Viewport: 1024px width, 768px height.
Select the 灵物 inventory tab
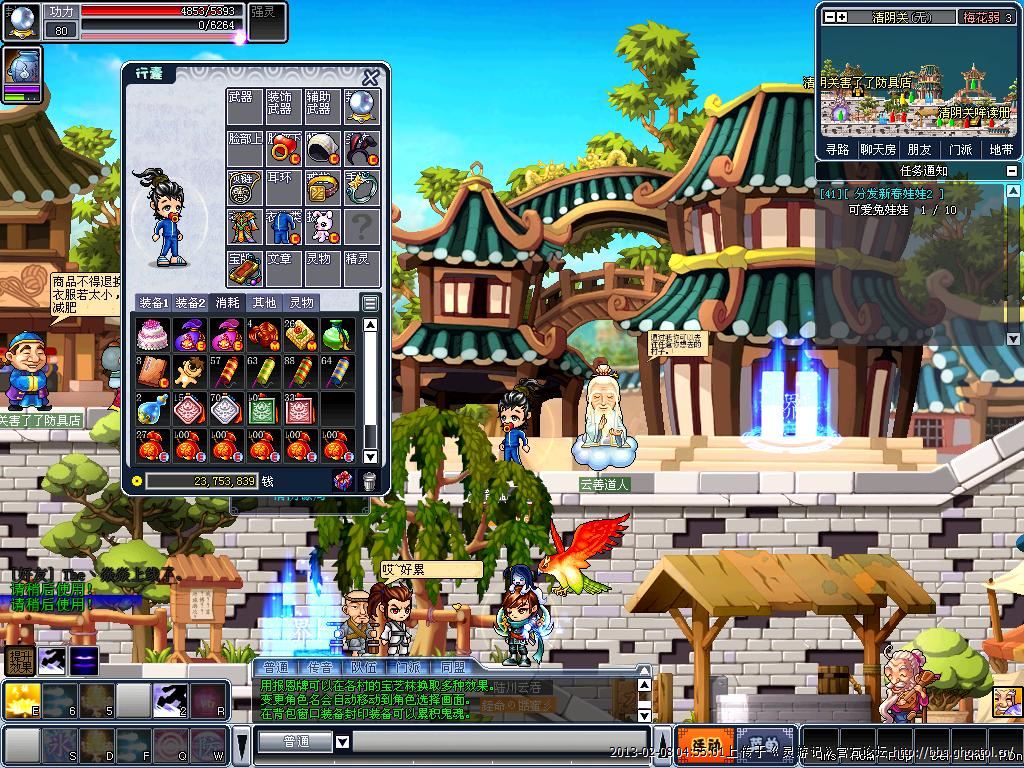pyautogui.click(x=301, y=302)
